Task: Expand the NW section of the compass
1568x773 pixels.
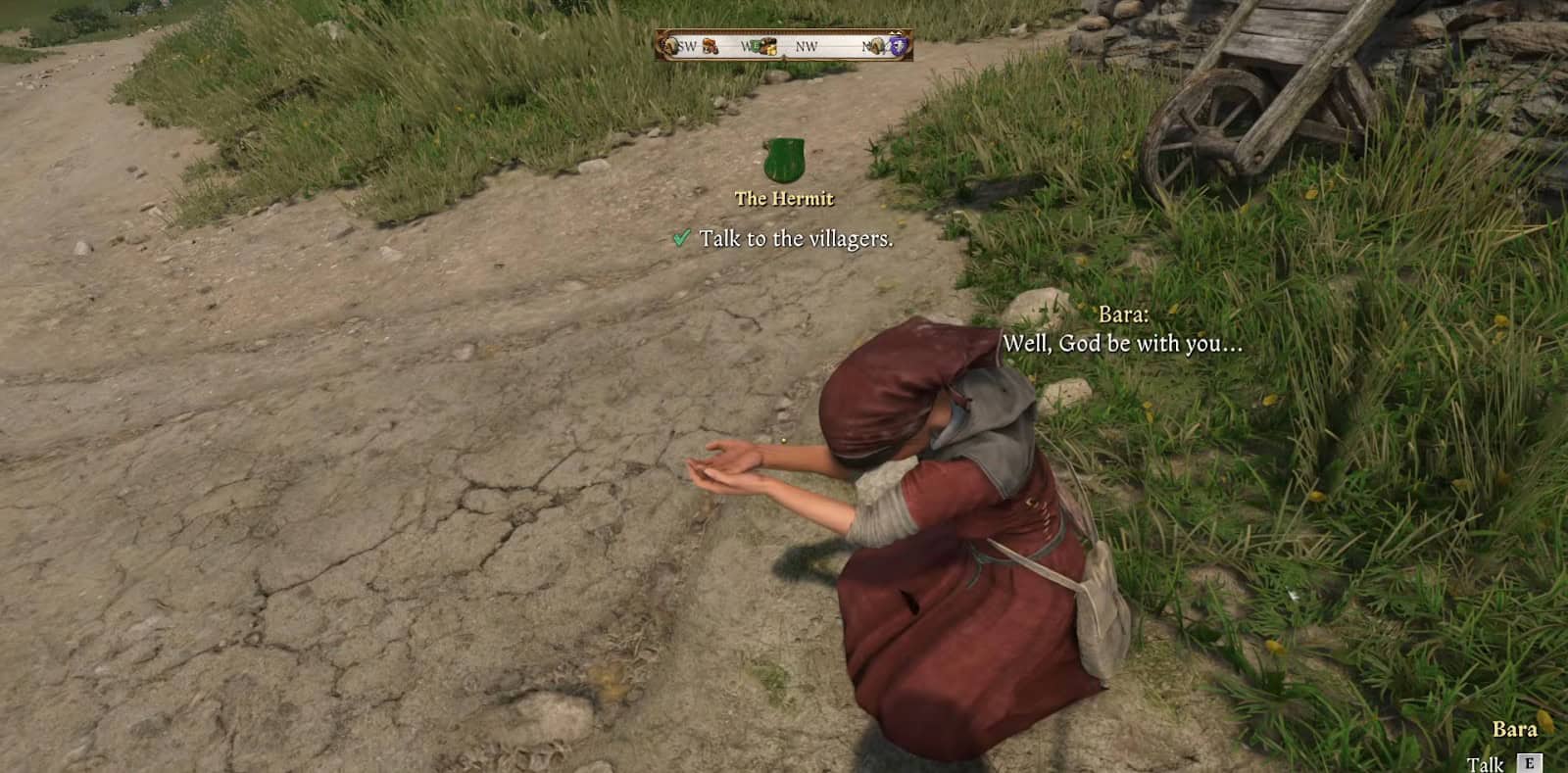Action: (x=807, y=45)
